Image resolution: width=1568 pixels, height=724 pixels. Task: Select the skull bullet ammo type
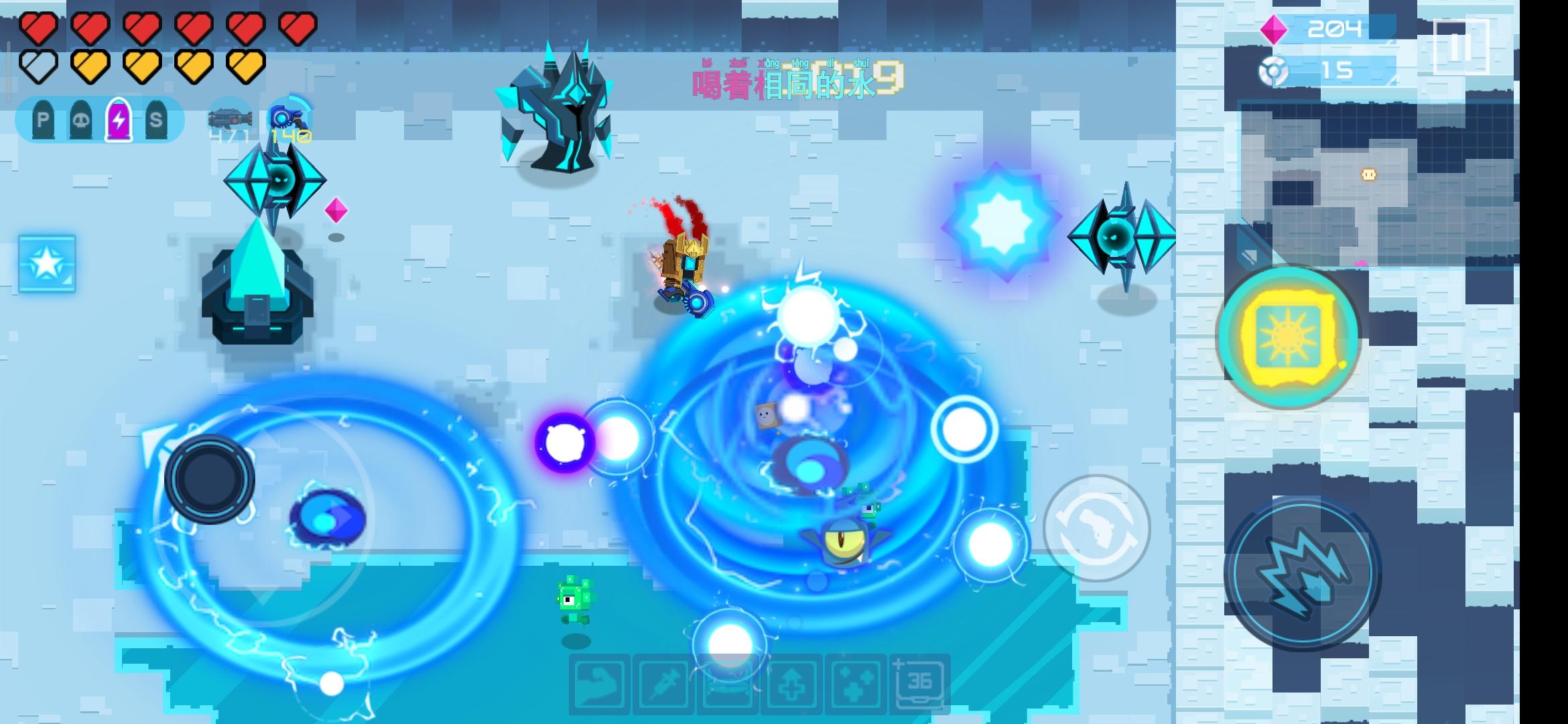point(78,121)
